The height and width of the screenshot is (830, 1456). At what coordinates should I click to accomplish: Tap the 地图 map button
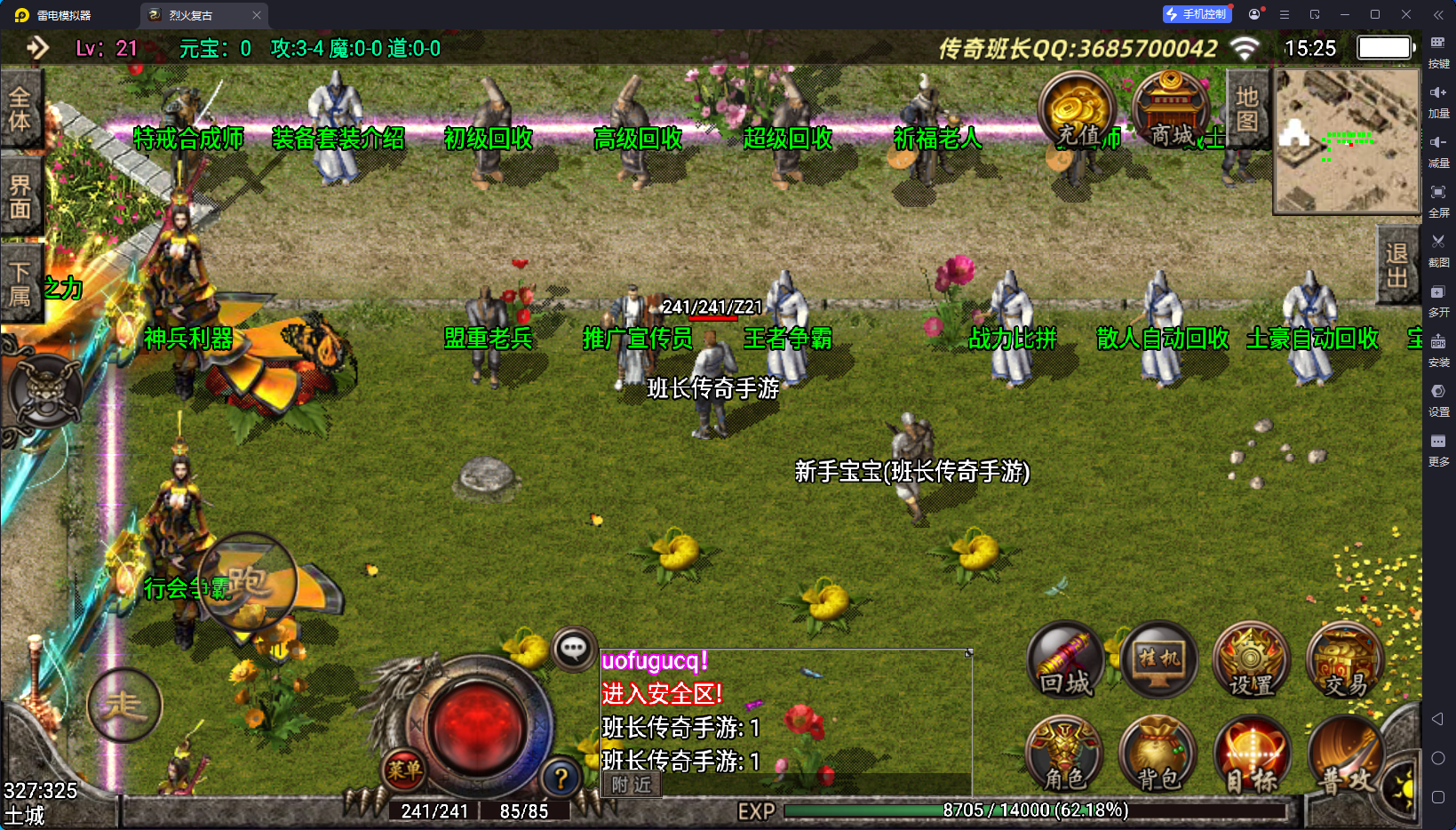coord(1246,108)
